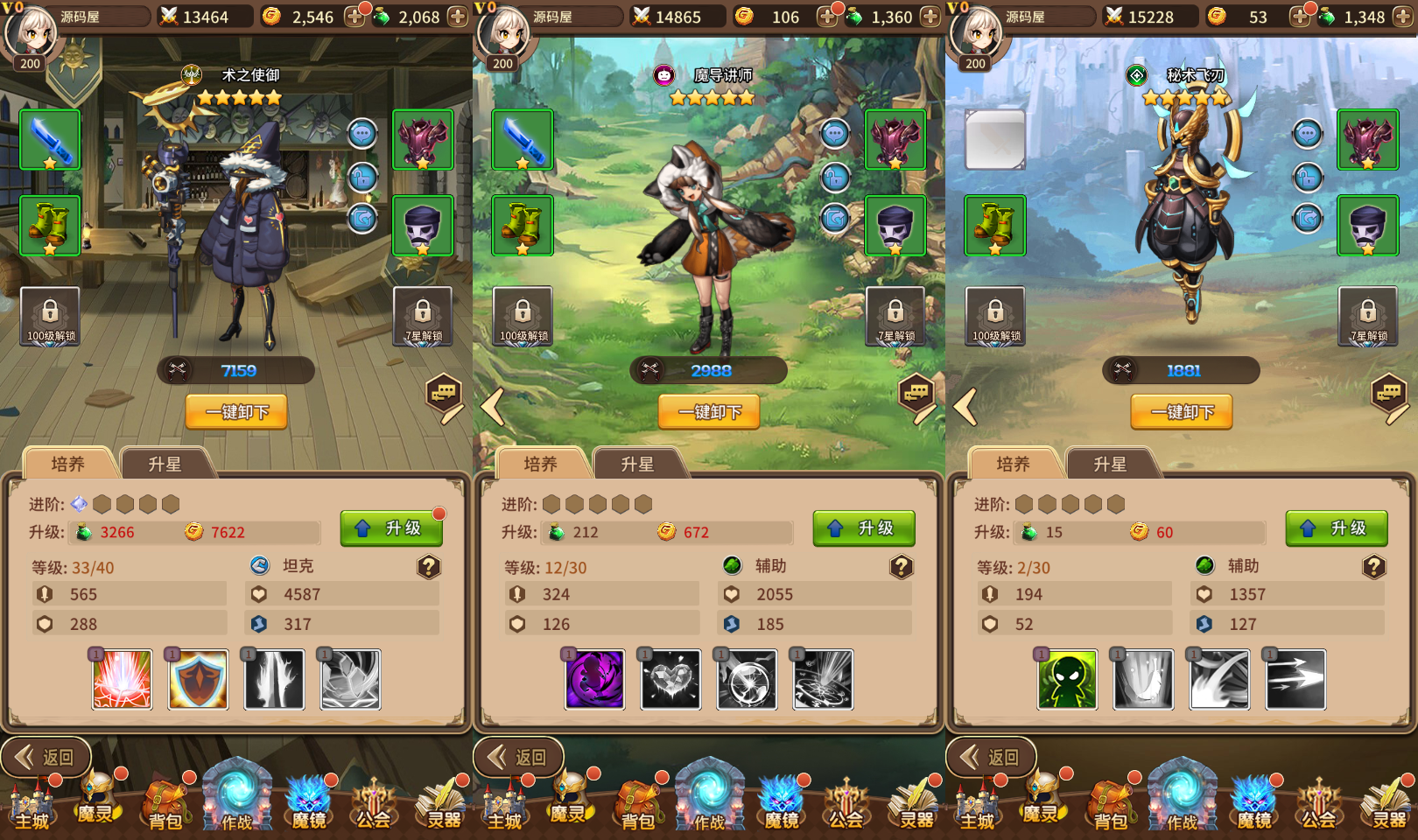Open the grey crystal heart skill
The height and width of the screenshot is (840, 1418).
coord(670,679)
